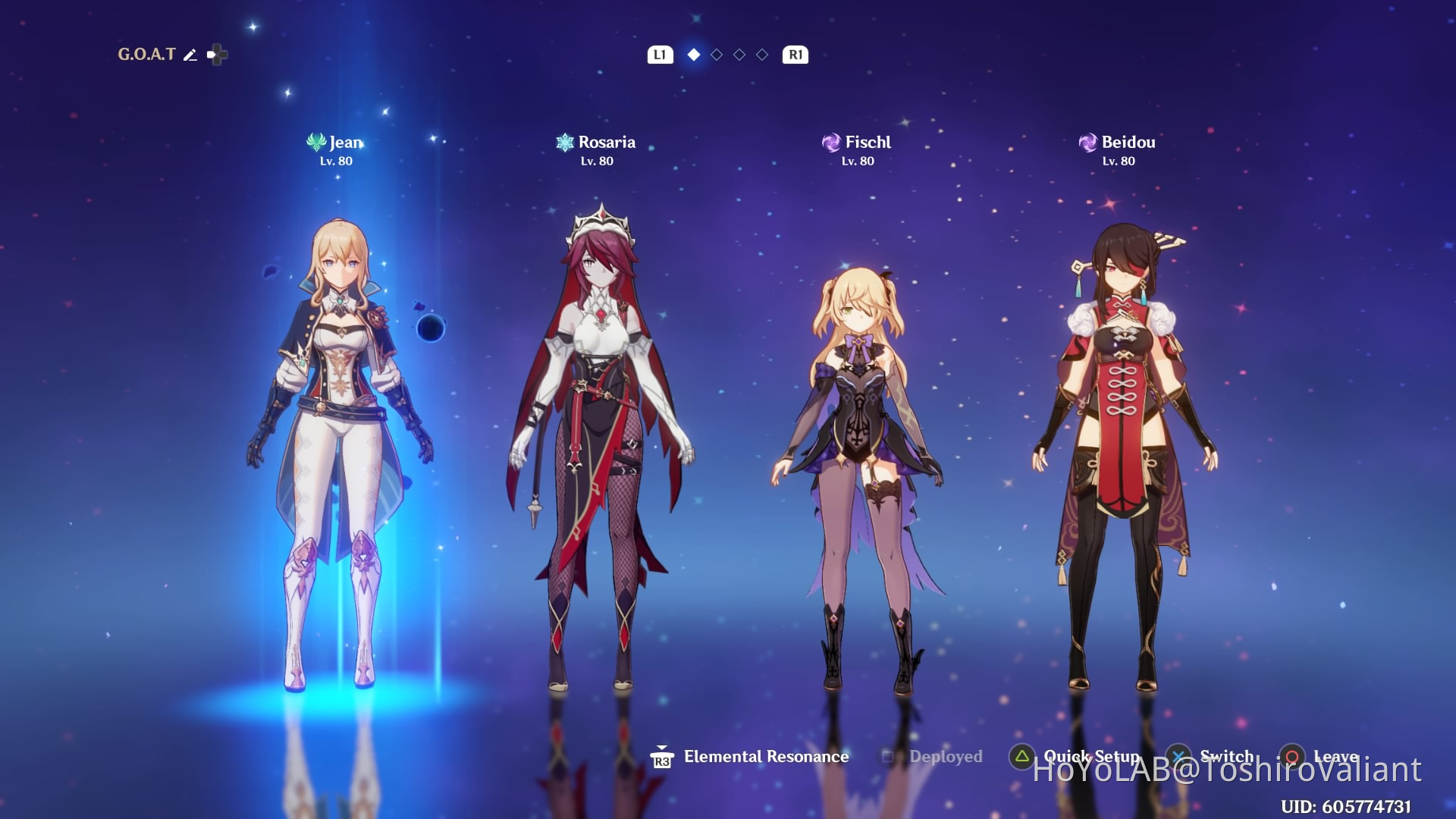Select the filled diamond party page indicator
The width and height of the screenshot is (1456, 819).
tap(693, 55)
